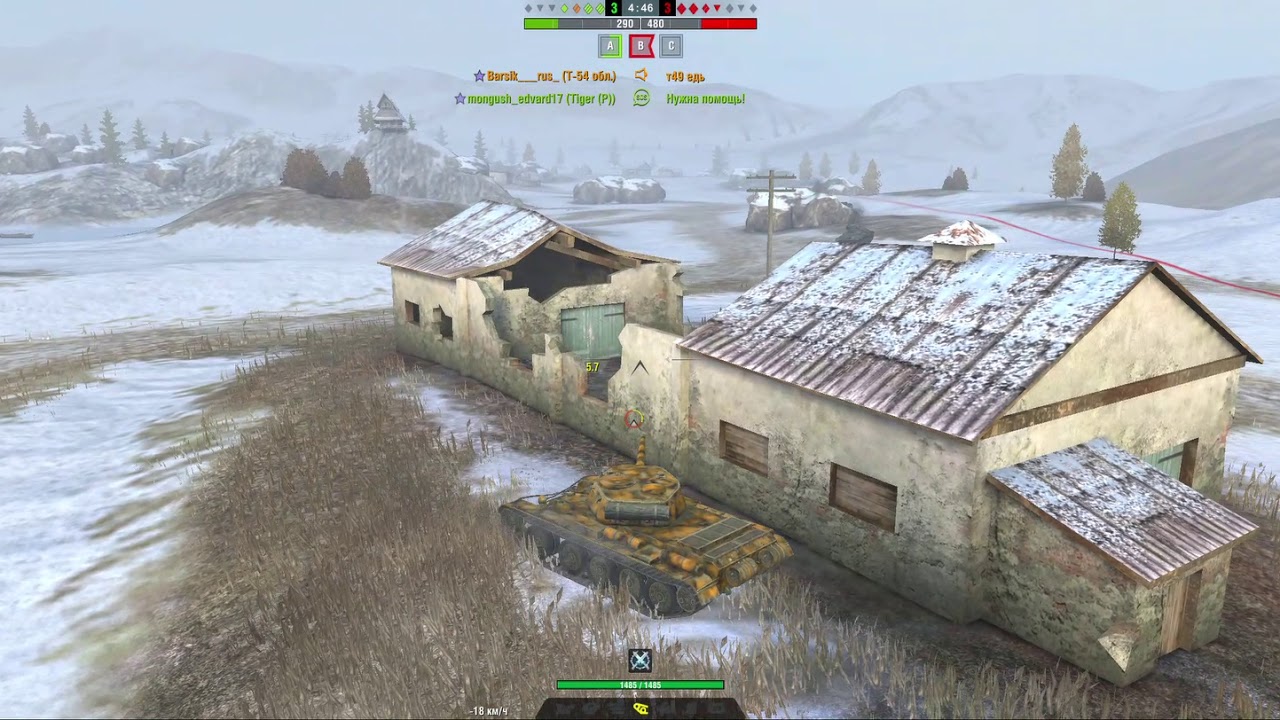The height and width of the screenshot is (720, 1280).
Task: Click the contested red capture flag B
Action: click(x=640, y=45)
